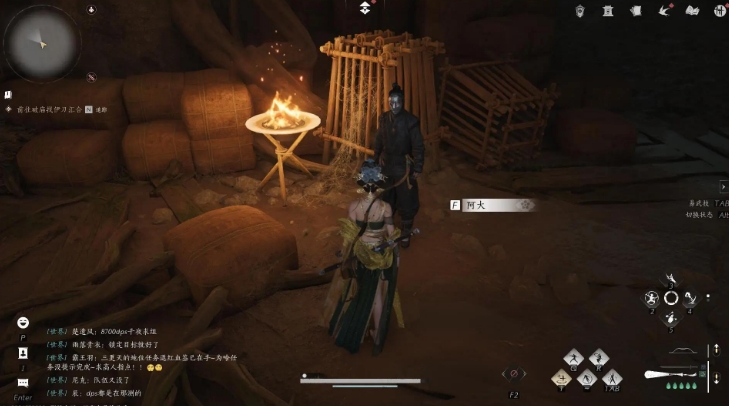Viewport: 729px width, 406px height.
Task: Open the emoji face icon above chat
Action: [23, 322]
